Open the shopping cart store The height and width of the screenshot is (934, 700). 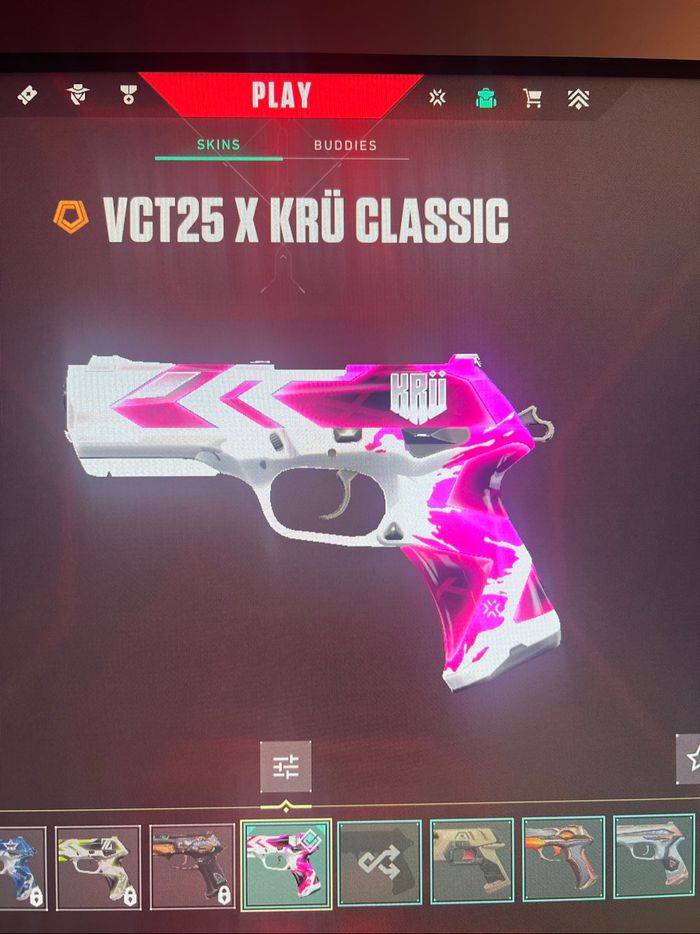click(532, 97)
